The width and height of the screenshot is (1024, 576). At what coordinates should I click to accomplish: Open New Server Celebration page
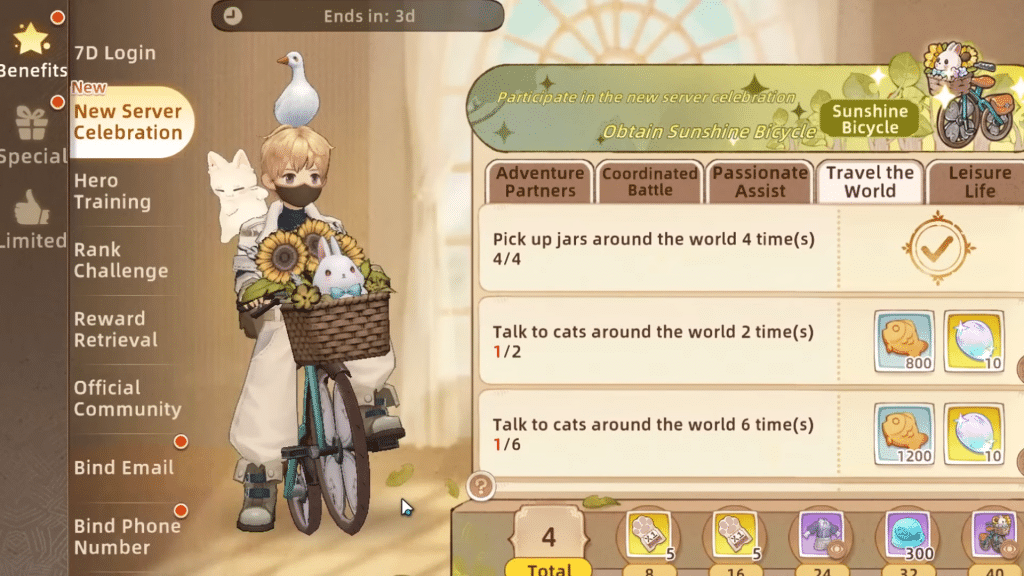tap(128, 122)
